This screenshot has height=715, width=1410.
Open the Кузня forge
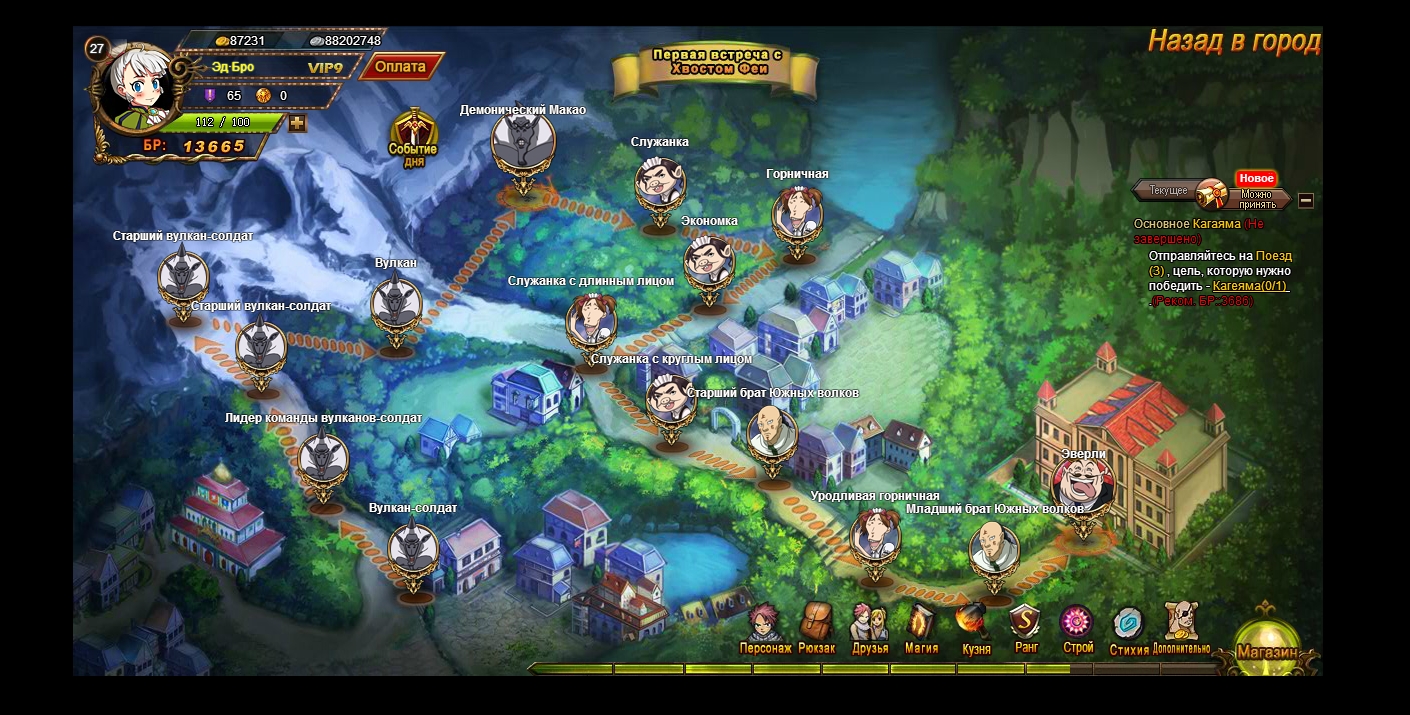click(x=975, y=629)
